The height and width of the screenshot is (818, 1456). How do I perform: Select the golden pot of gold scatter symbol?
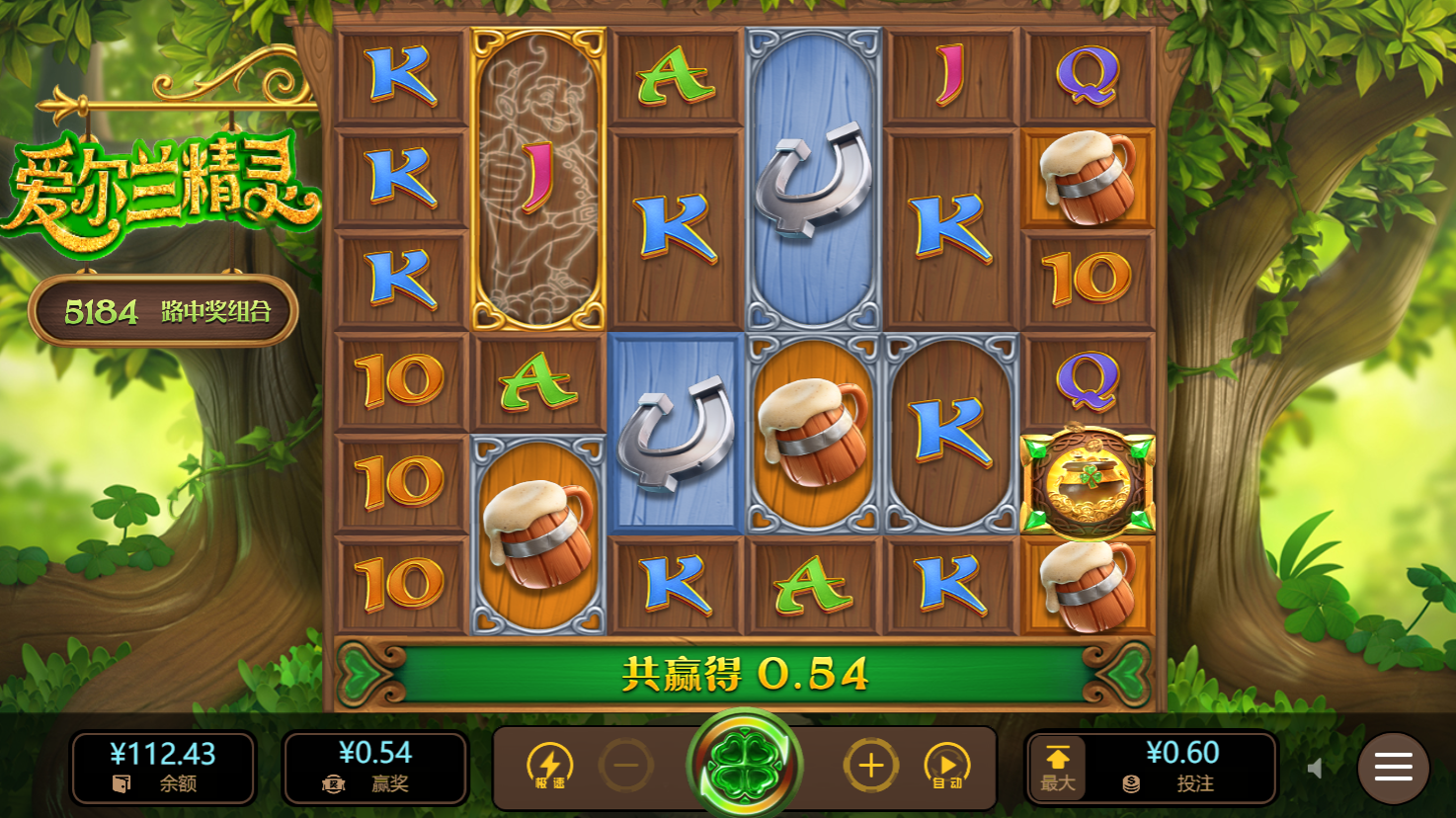pos(1087,484)
